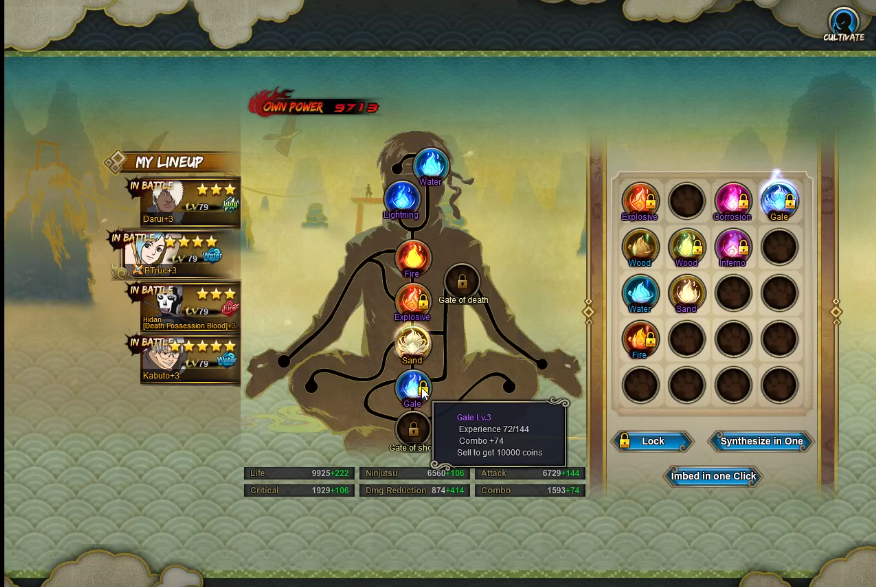This screenshot has width=876, height=587.
Task: Select the Corrosion orb in the inventory
Action: tap(732, 200)
